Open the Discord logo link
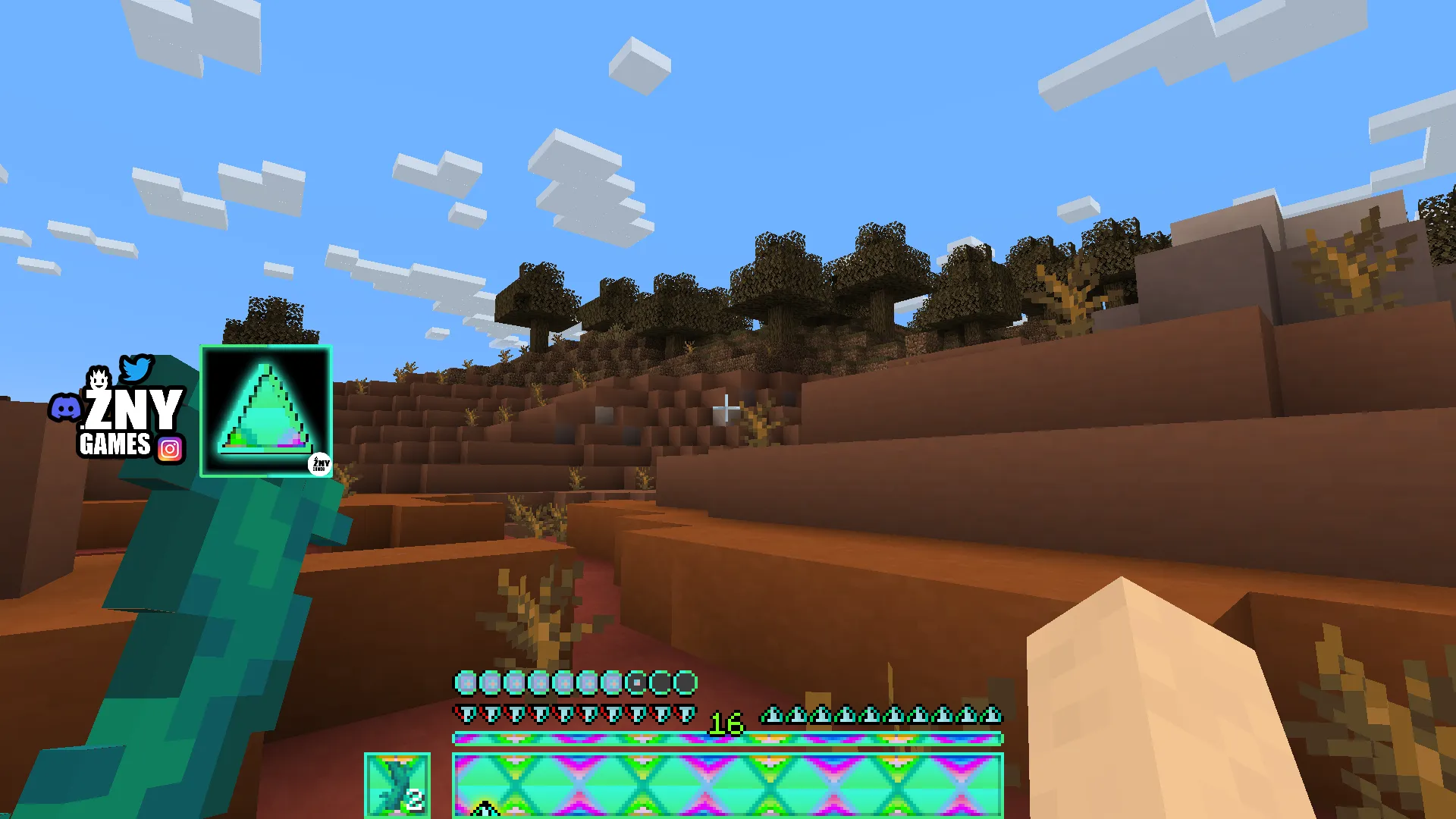The width and height of the screenshot is (1456, 819). 66,409
